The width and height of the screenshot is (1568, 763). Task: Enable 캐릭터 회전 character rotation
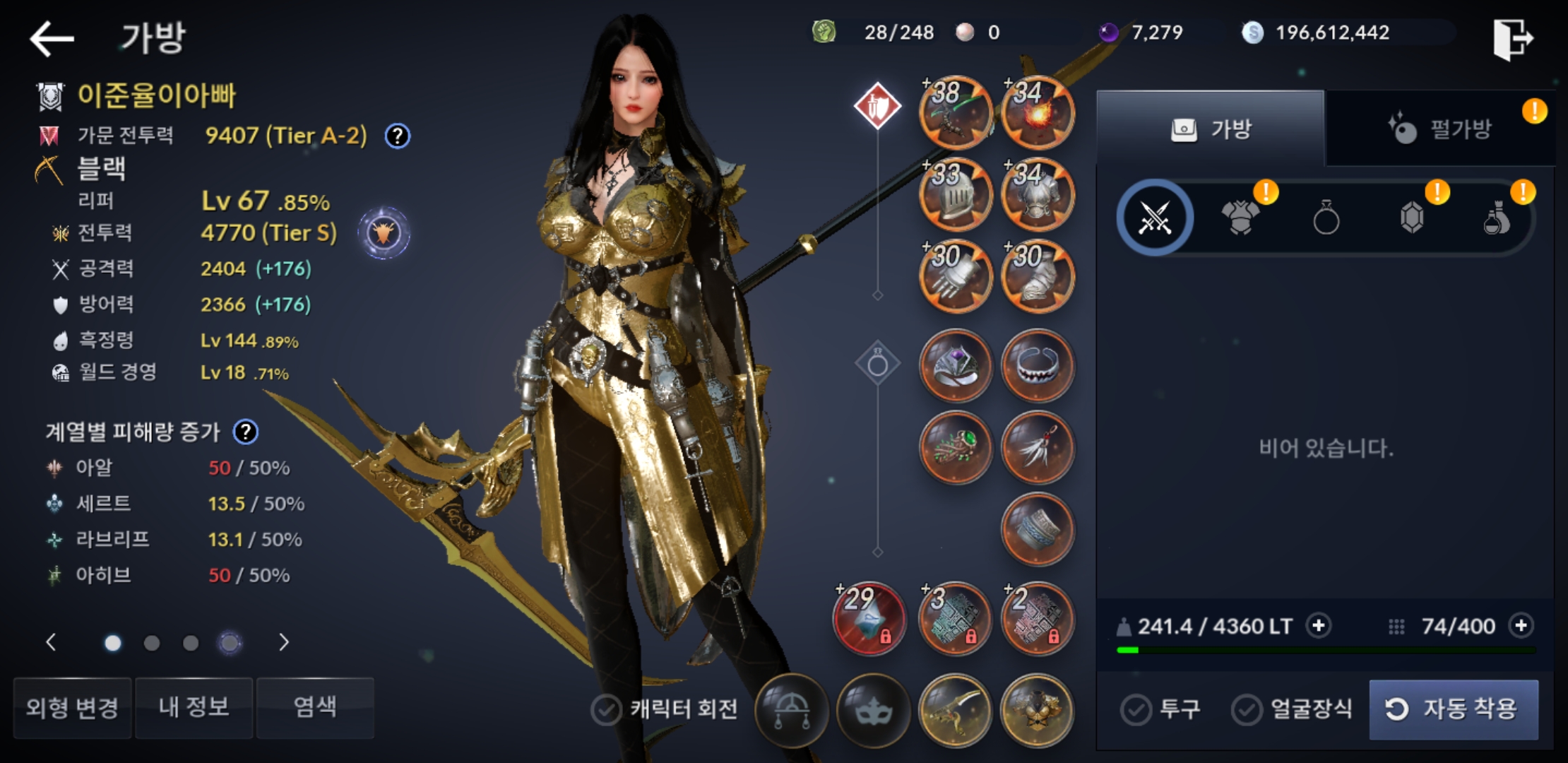point(606,709)
